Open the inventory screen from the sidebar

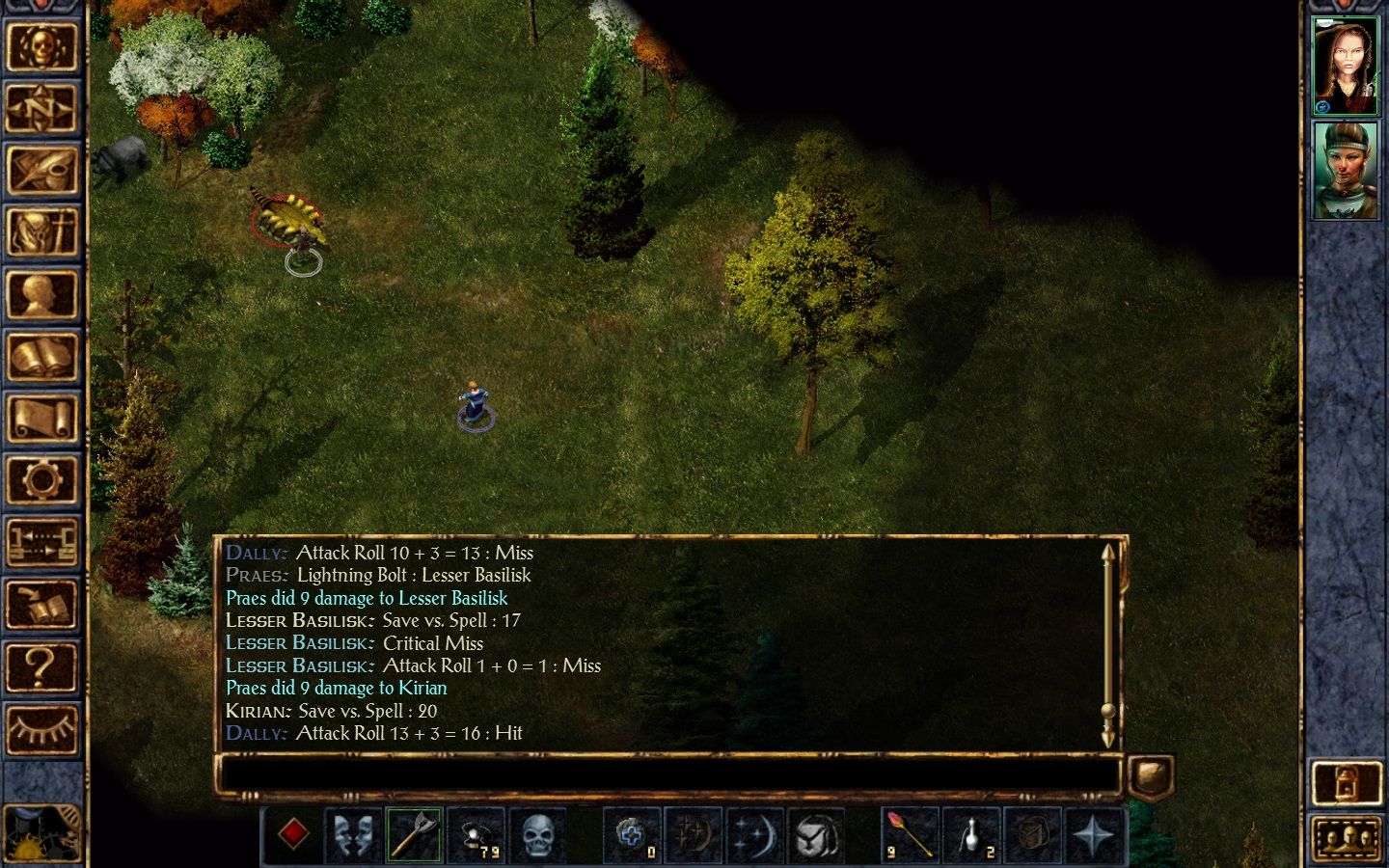click(41, 232)
